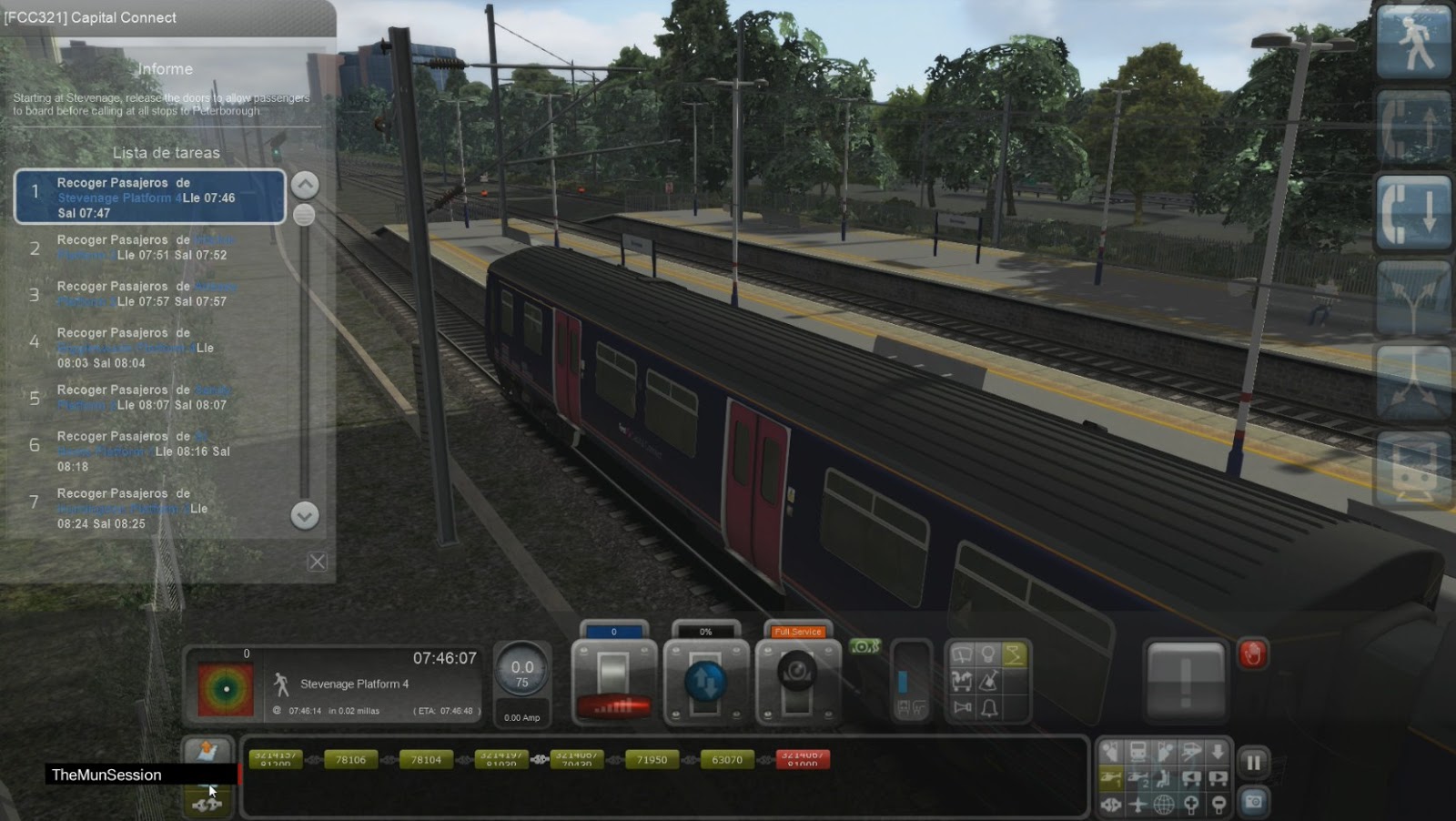The width and height of the screenshot is (1456, 821).
Task: Select car 78106 in the consist bar
Action: [x=352, y=759]
